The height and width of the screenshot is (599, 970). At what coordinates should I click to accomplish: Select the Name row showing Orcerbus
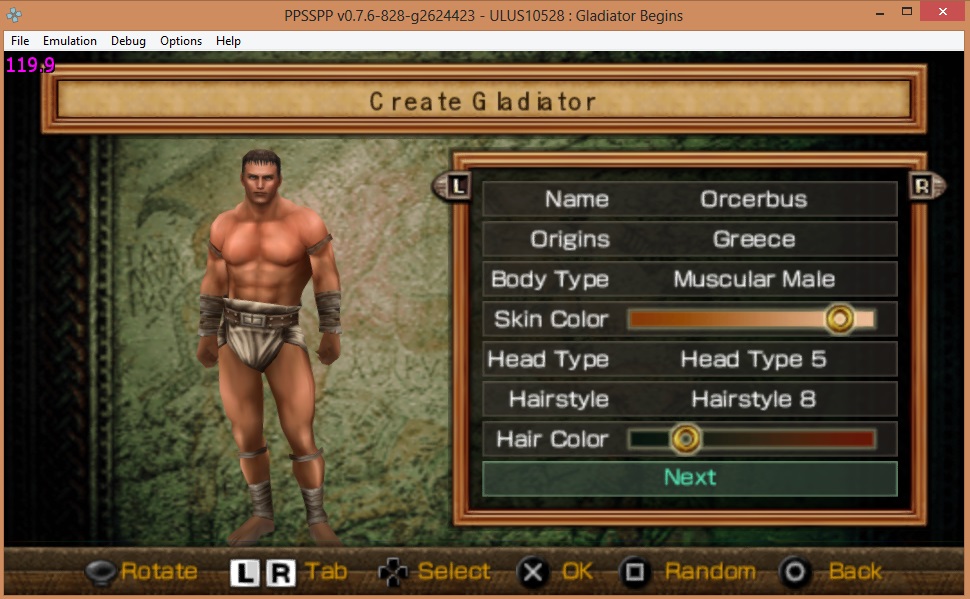click(689, 199)
